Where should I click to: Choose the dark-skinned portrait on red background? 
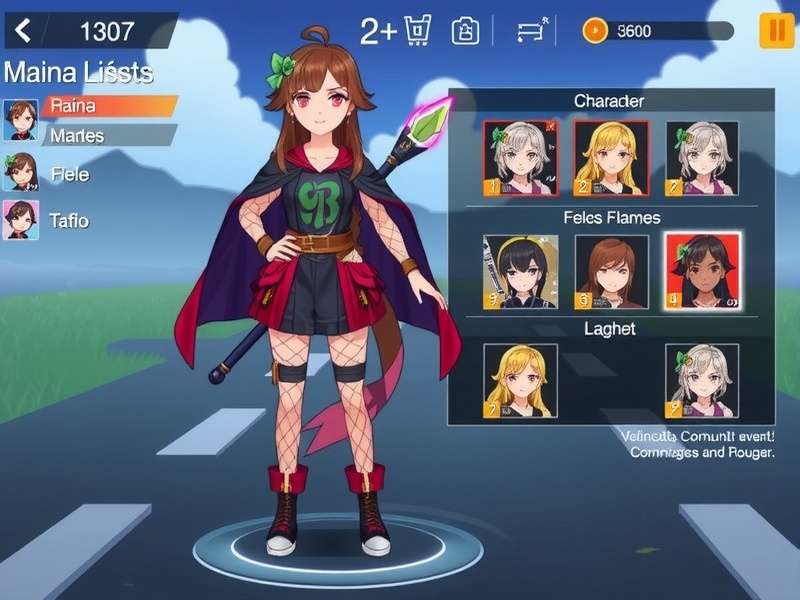pyautogui.click(x=703, y=271)
